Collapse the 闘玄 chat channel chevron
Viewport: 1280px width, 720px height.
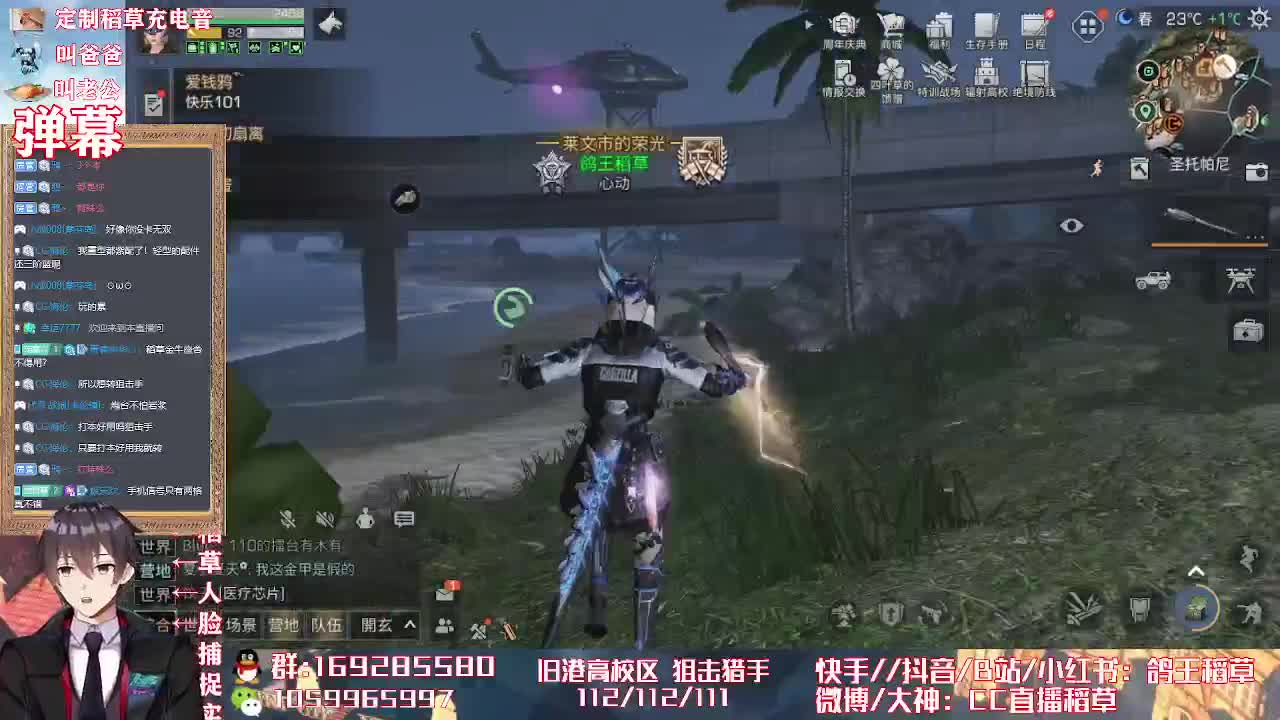tap(409, 624)
